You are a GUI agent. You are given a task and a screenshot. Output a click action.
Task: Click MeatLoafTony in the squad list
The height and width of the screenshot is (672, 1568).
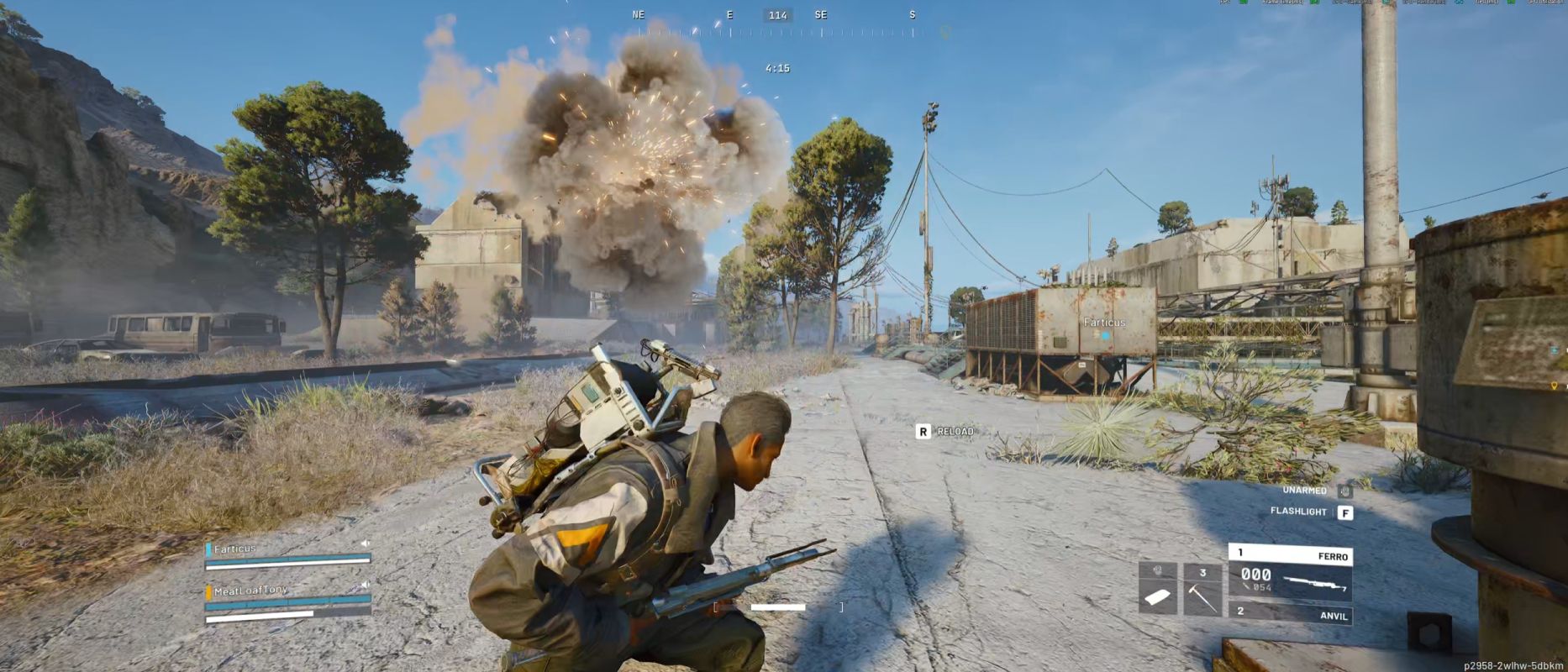pyautogui.click(x=250, y=591)
